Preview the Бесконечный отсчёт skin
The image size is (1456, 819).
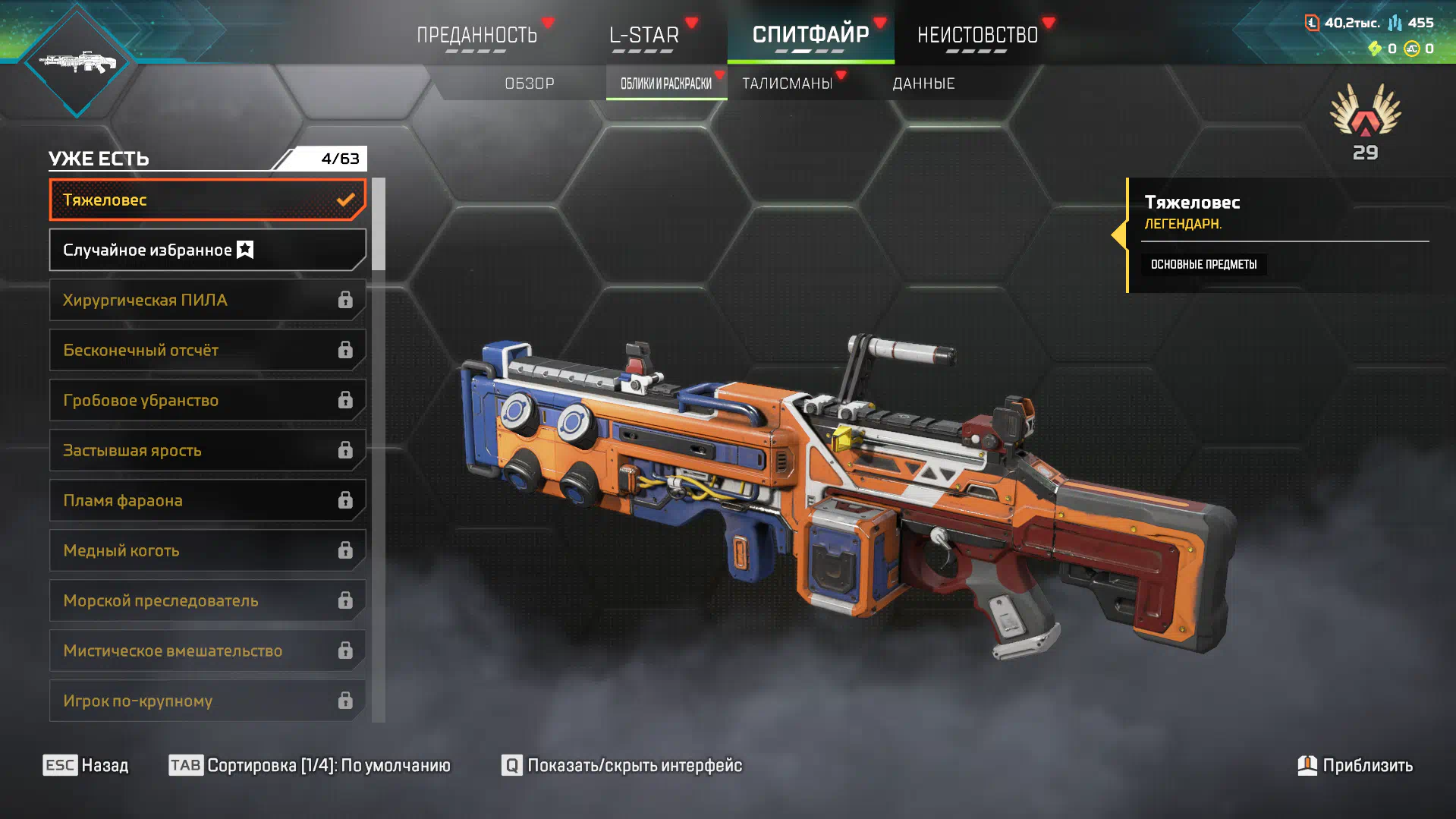[207, 350]
